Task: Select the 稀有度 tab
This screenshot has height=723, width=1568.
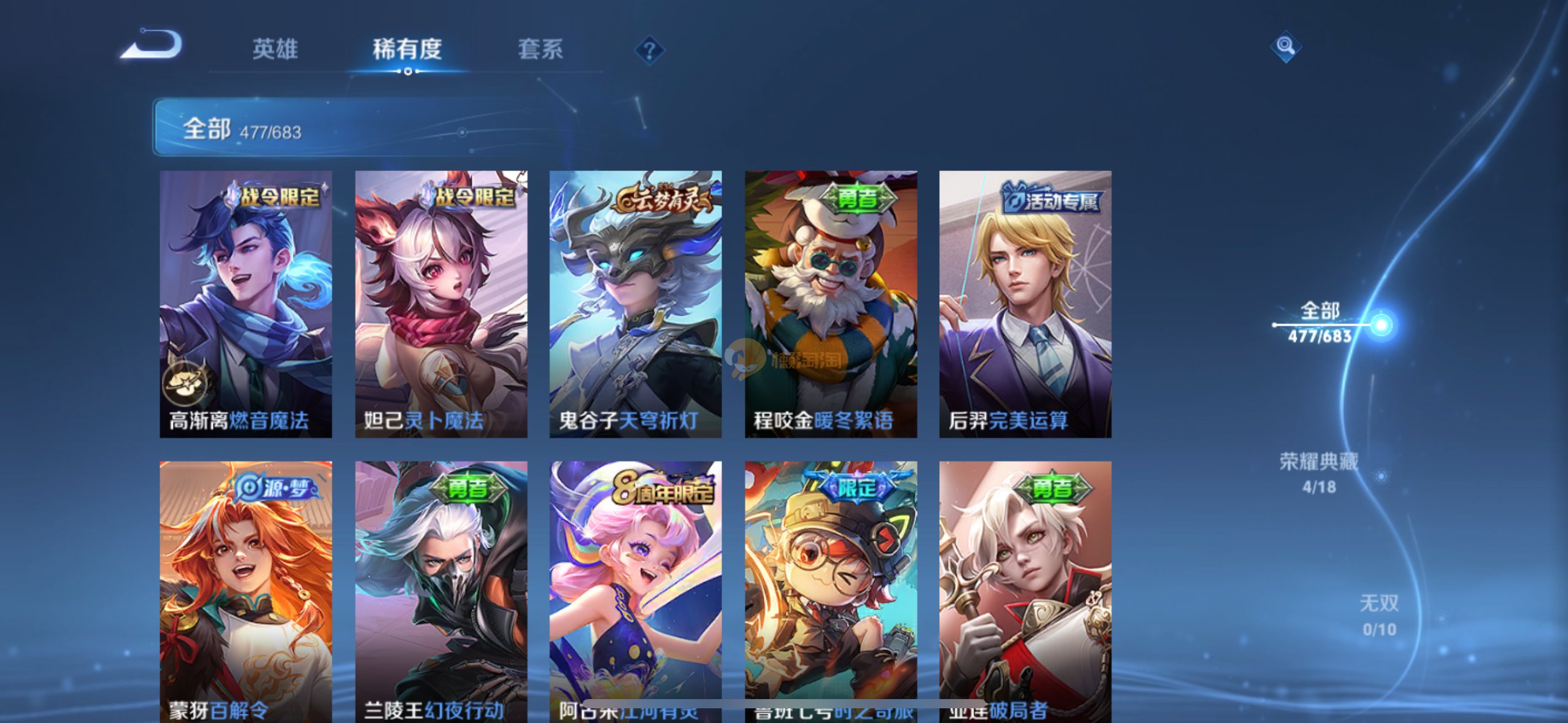Action: [x=407, y=49]
